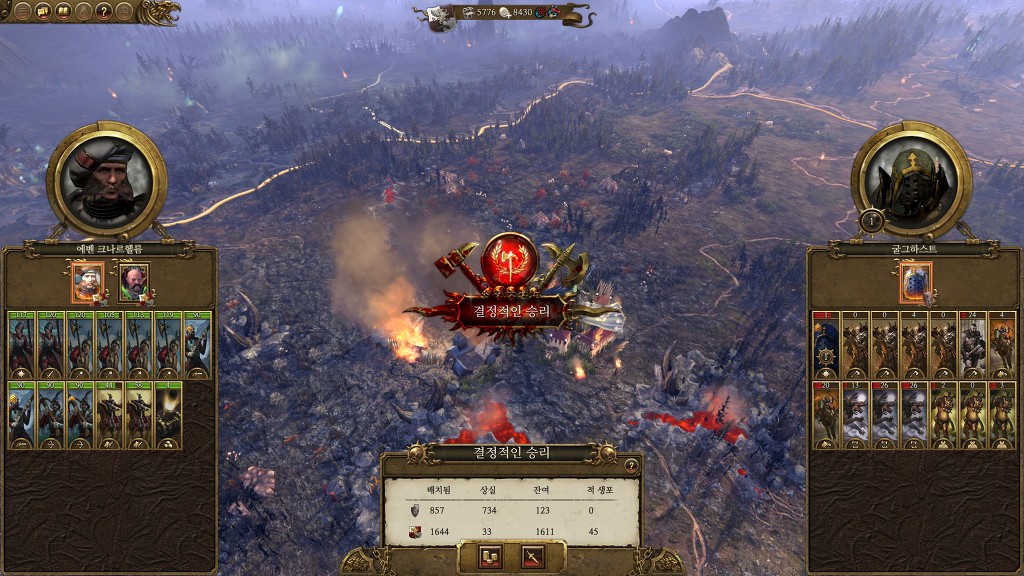Select the left general's large round portrait
This screenshot has width=1024, height=576.
coord(106,179)
